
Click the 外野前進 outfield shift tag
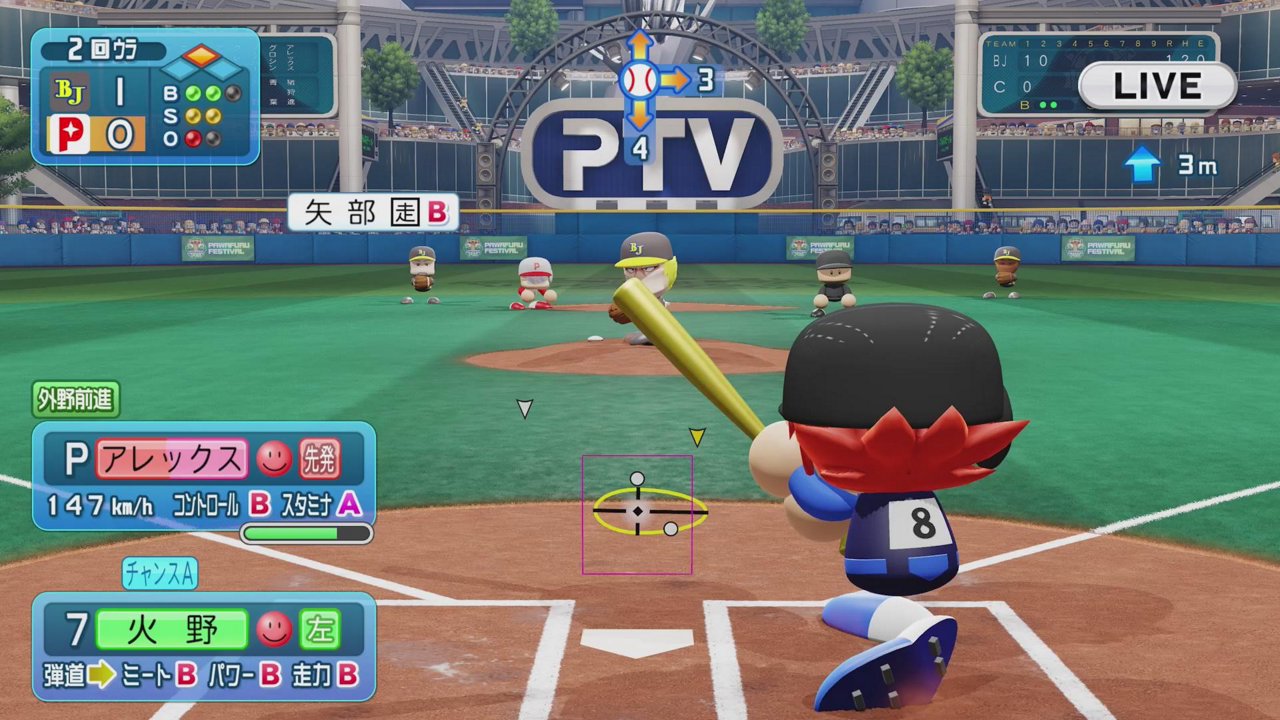click(76, 400)
